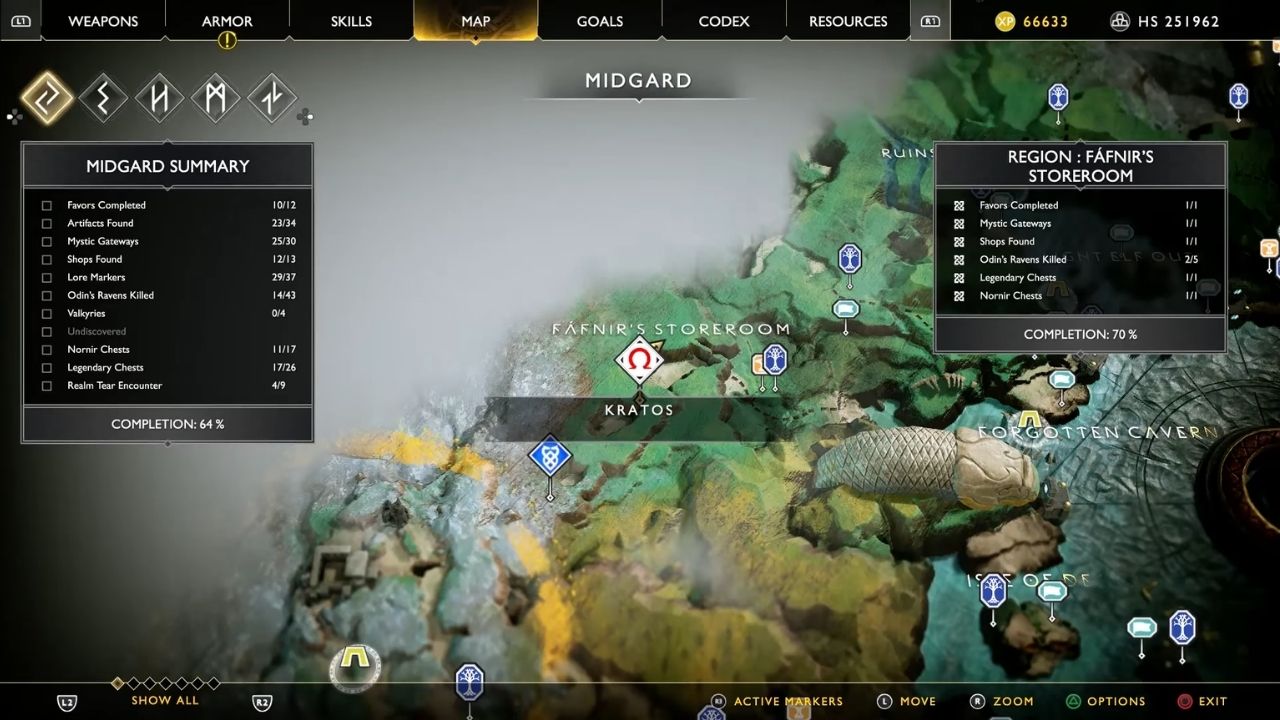
Task: Click the Show All legend label
Action: point(165,700)
